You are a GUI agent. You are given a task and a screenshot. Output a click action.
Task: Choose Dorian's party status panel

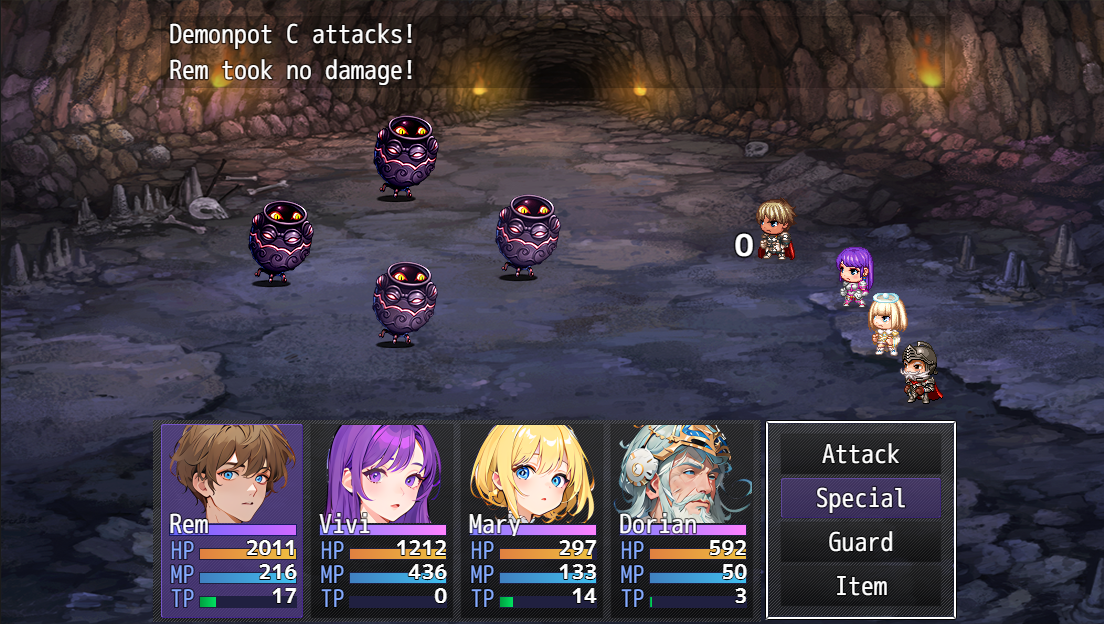(682, 520)
